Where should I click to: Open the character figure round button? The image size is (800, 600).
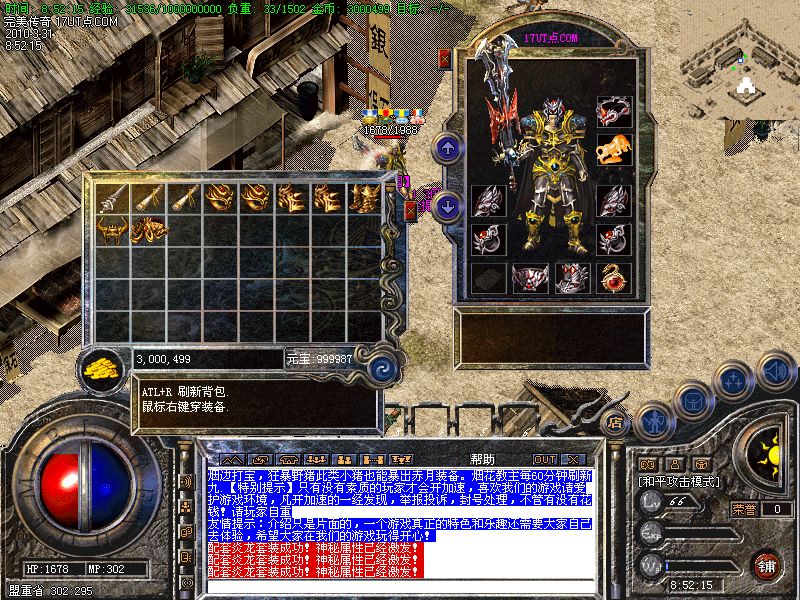click(x=652, y=420)
